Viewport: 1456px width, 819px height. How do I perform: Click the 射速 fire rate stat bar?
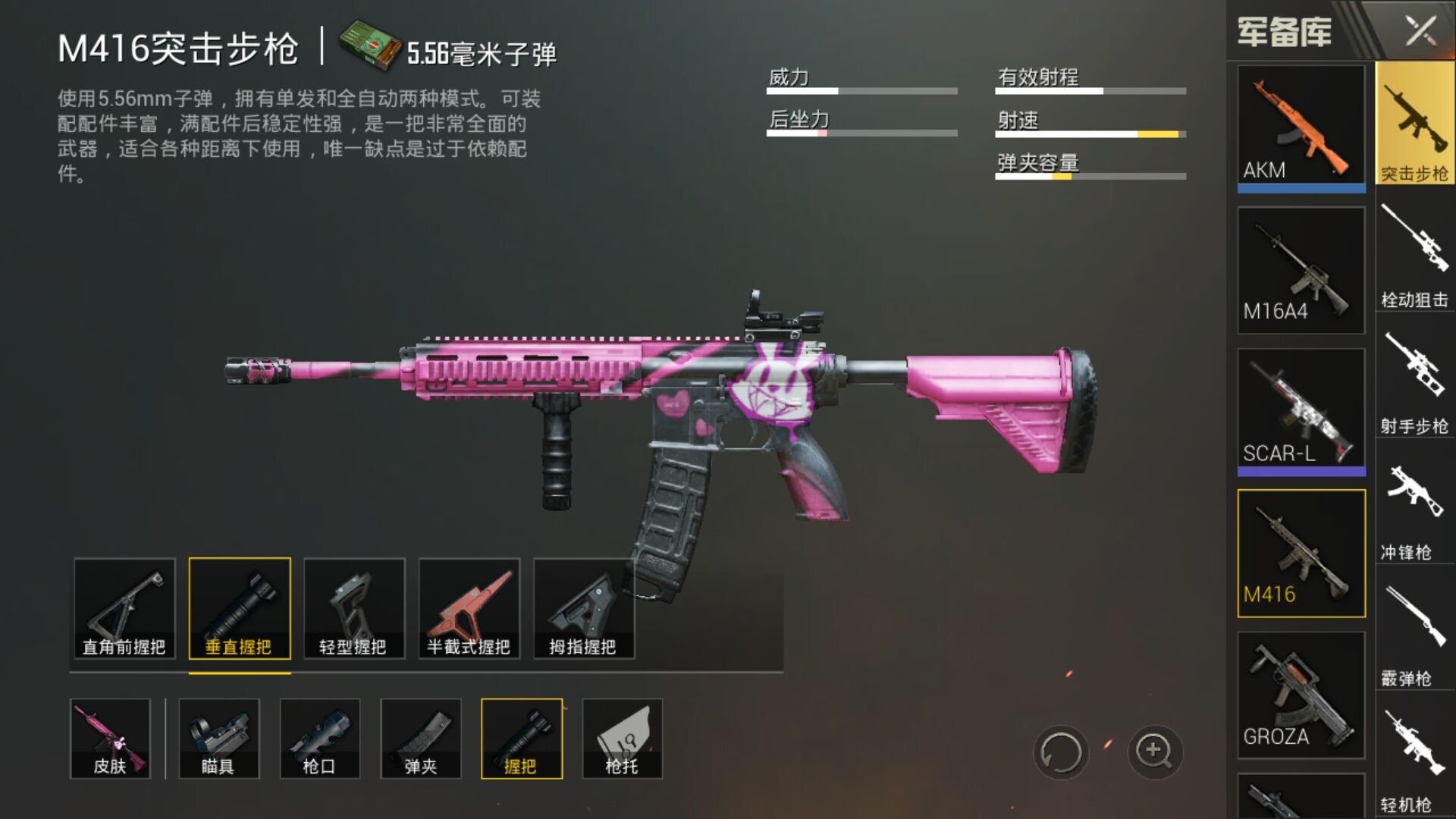point(1090,133)
